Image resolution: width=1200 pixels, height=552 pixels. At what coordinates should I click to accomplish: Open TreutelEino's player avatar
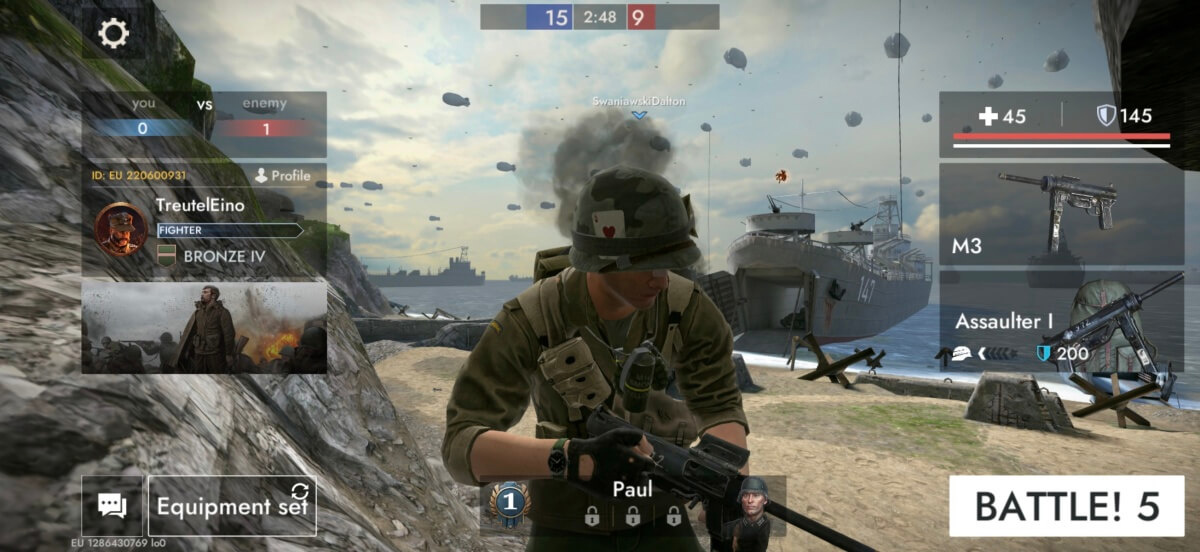point(121,229)
